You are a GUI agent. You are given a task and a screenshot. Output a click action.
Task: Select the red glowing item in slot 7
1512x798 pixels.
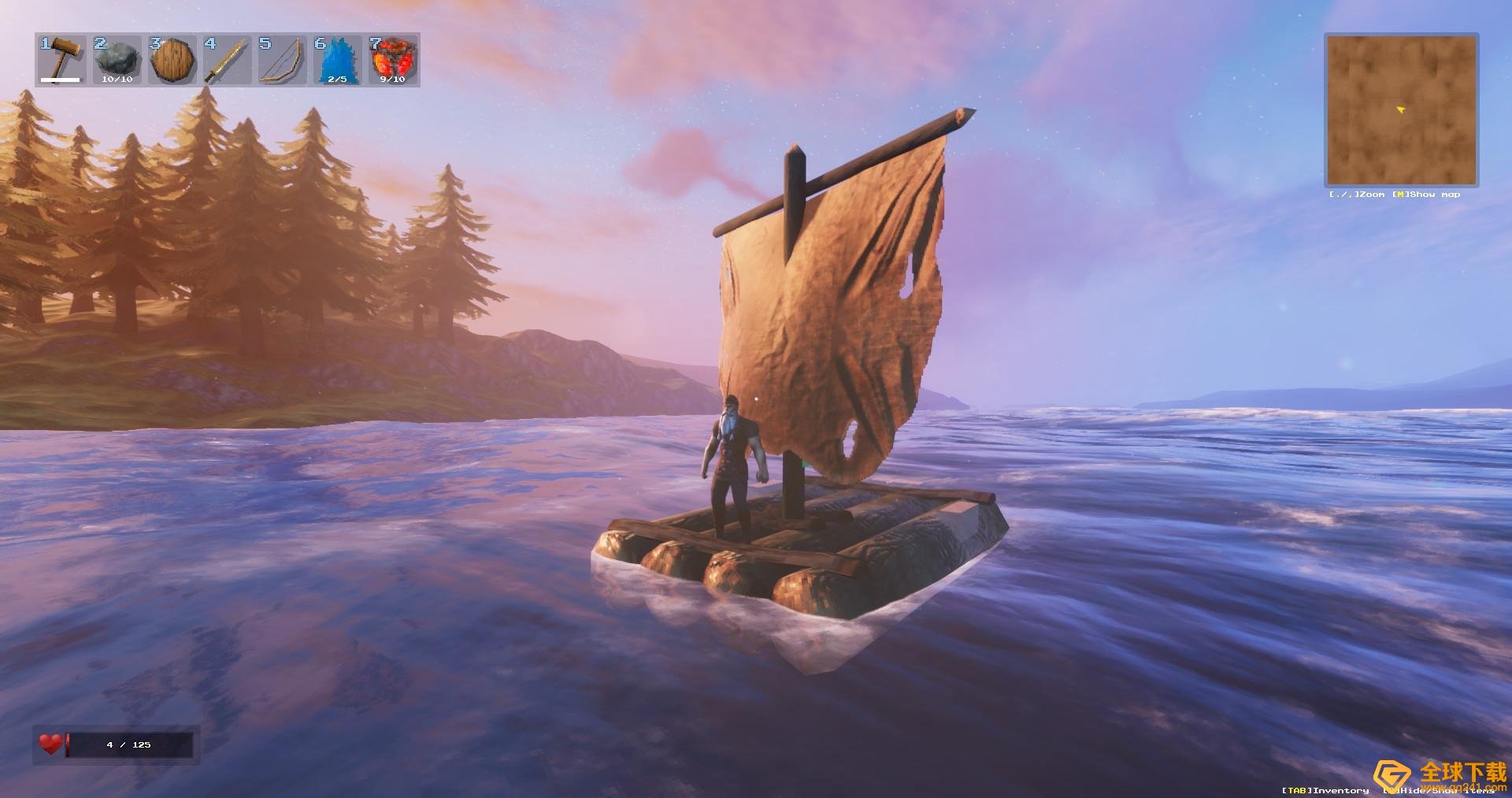pyautogui.click(x=392, y=59)
